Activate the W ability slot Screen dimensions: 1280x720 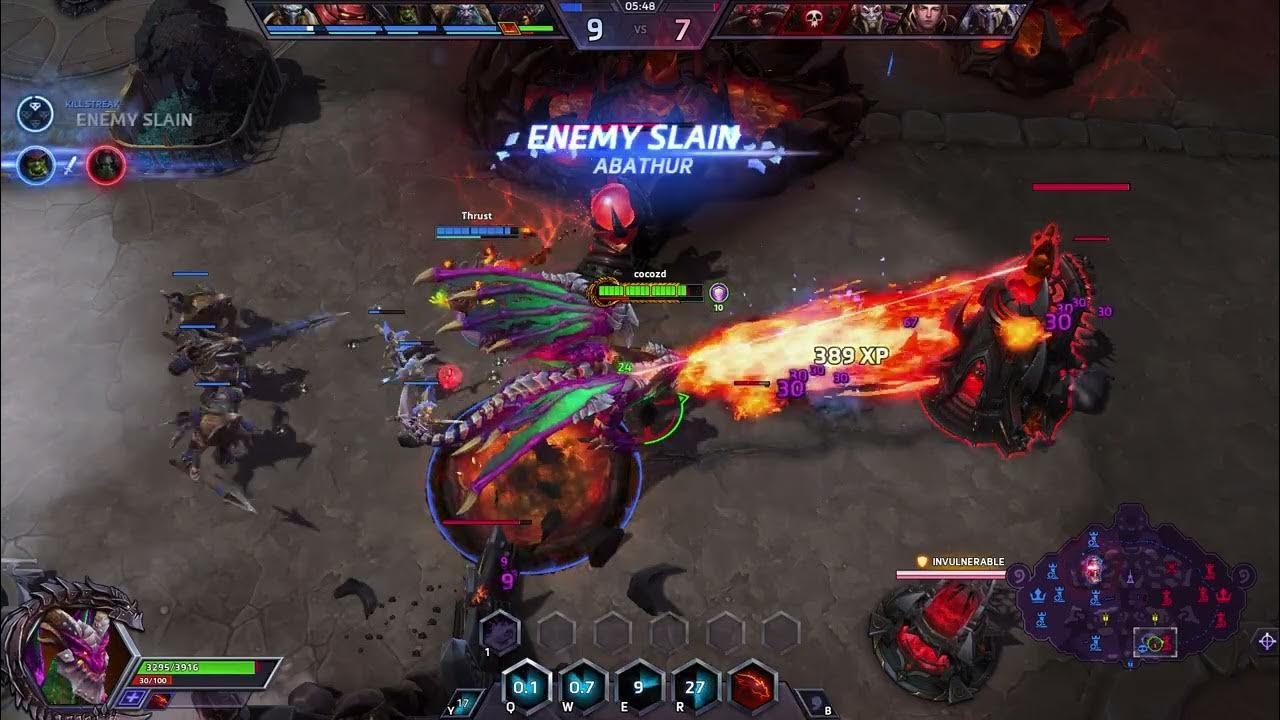581,687
